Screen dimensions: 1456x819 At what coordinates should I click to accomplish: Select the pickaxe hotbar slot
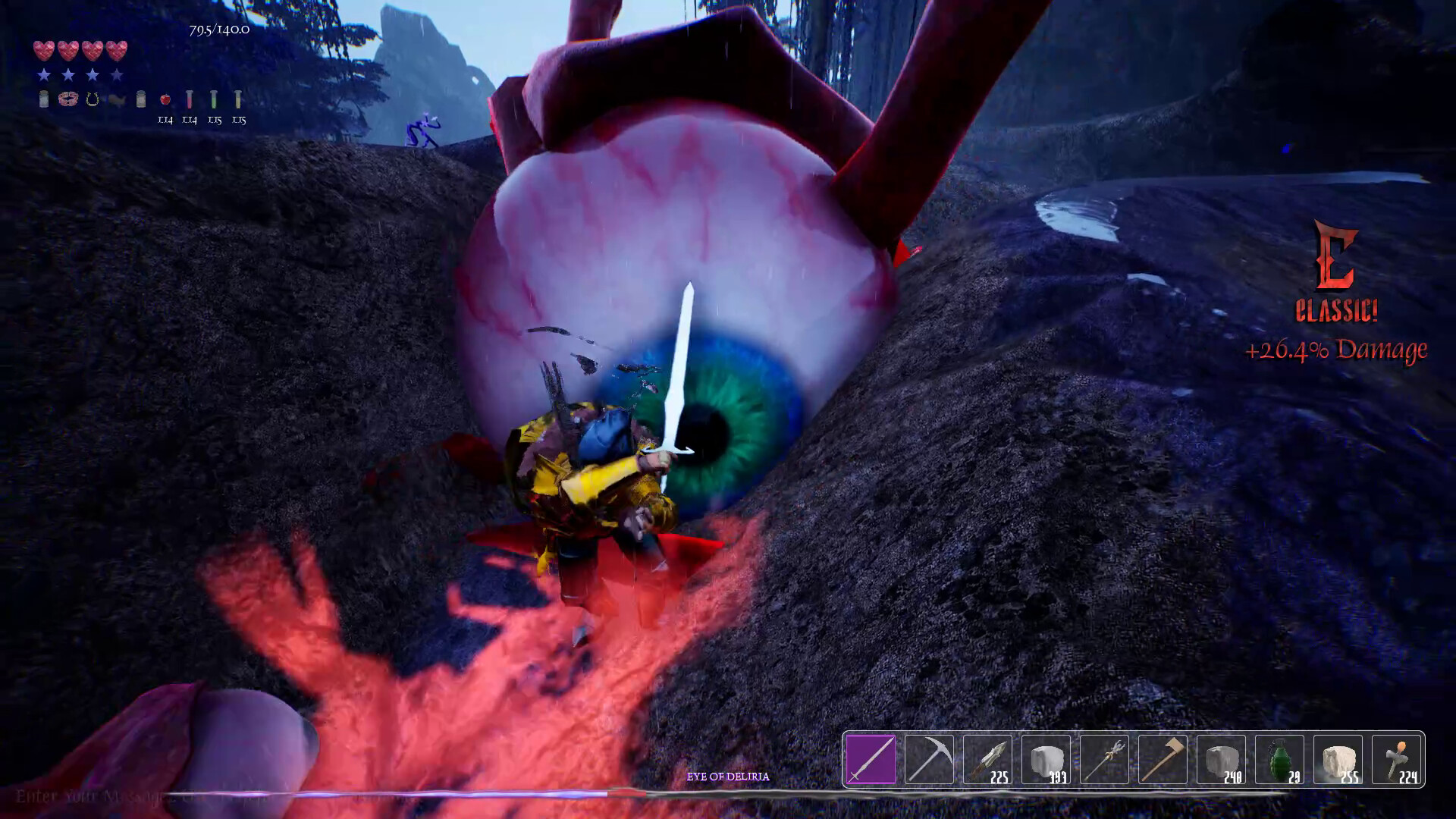pos(929,759)
